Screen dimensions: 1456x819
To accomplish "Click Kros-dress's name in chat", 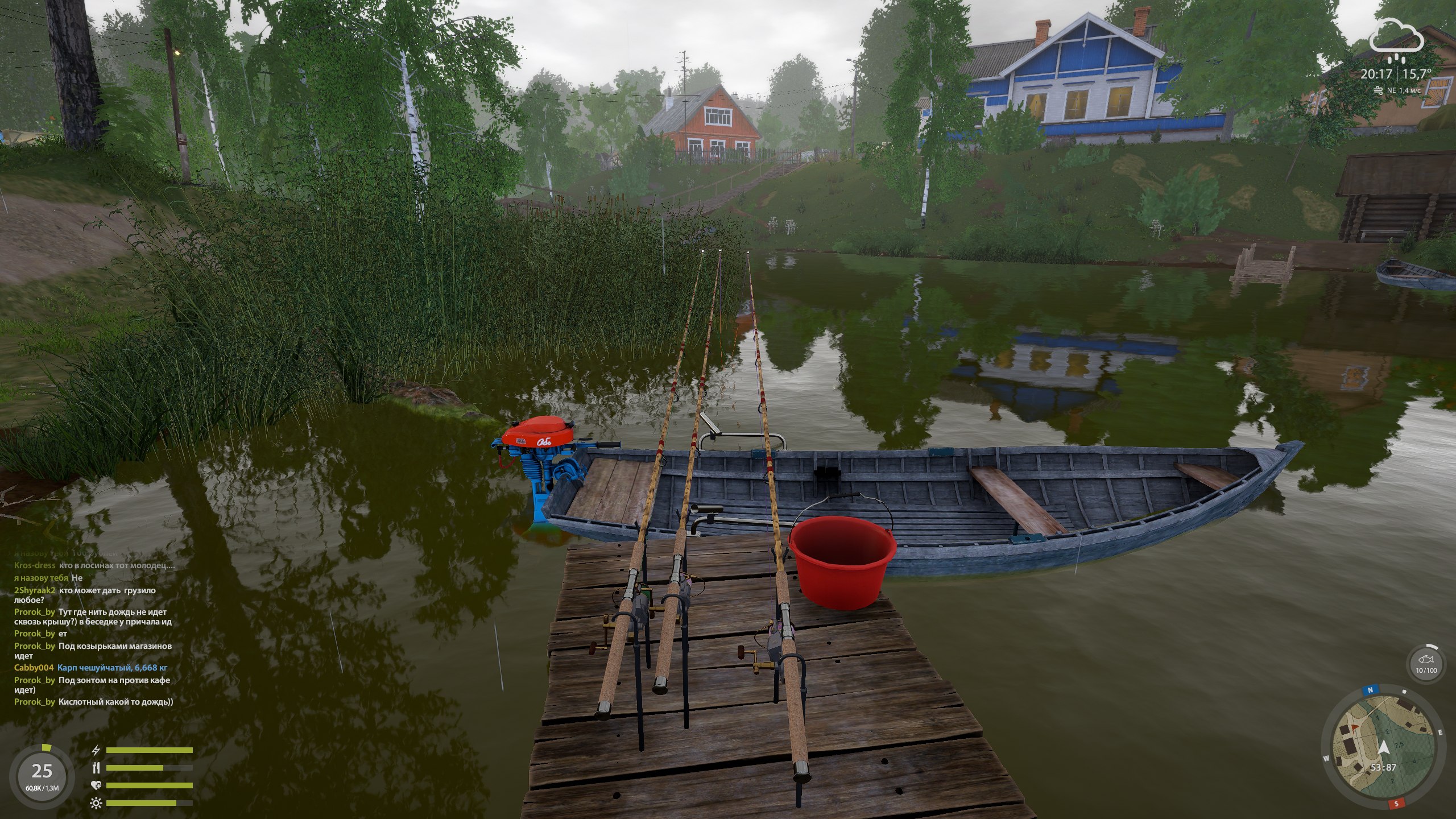I will tap(35, 565).
